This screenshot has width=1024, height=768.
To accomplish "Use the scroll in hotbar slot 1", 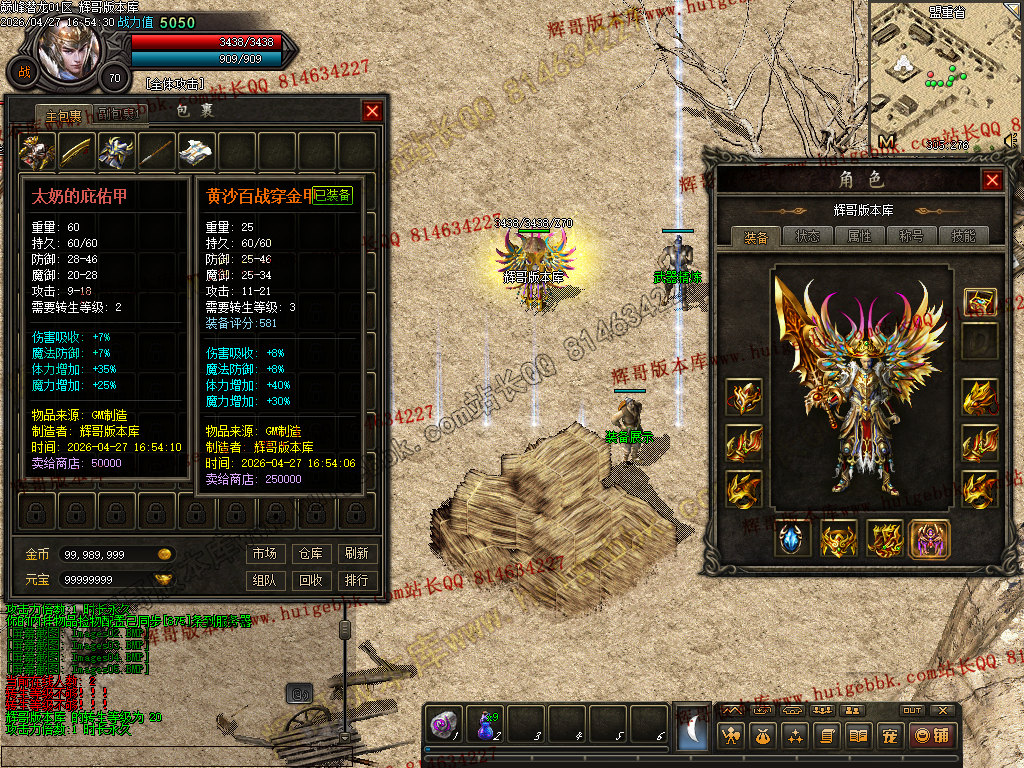I will 443,725.
